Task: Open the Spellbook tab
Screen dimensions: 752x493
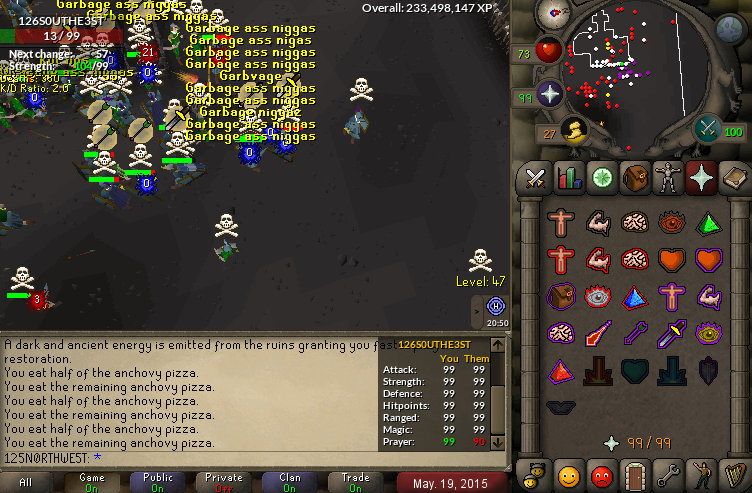Action: coord(735,178)
